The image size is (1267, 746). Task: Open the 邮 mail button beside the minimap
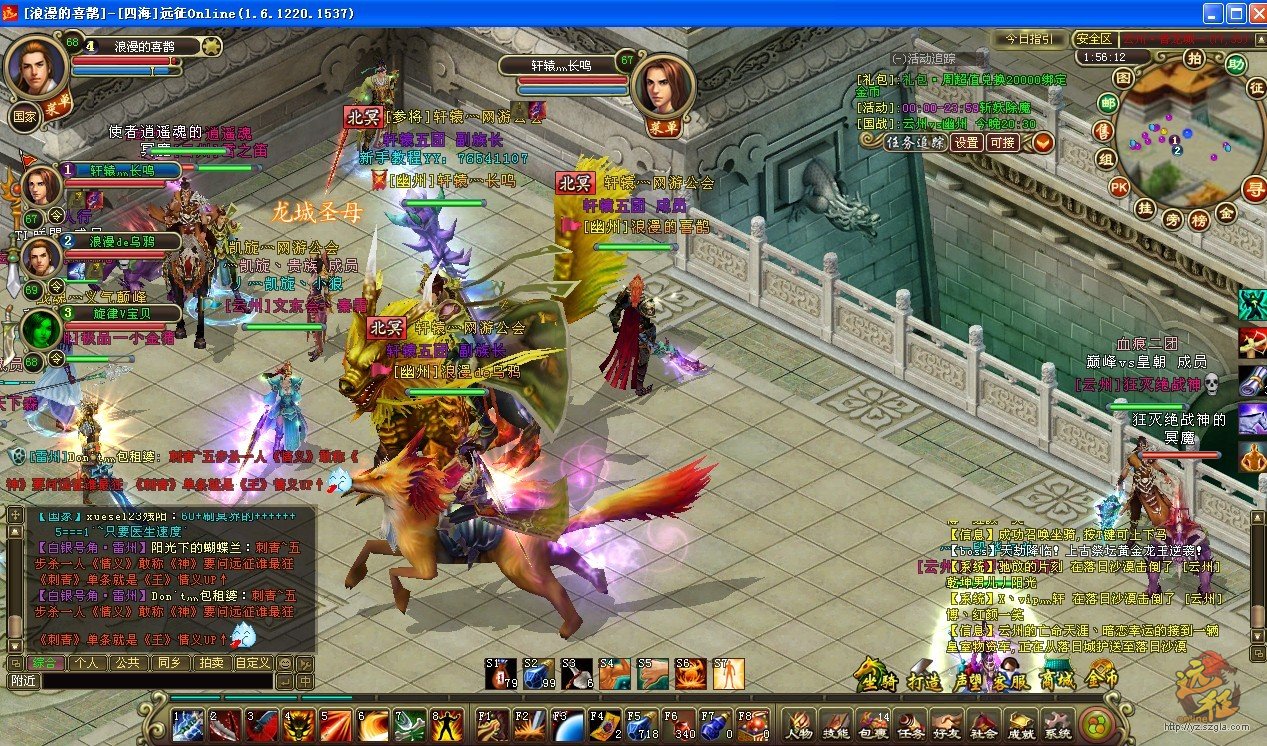click(1108, 103)
